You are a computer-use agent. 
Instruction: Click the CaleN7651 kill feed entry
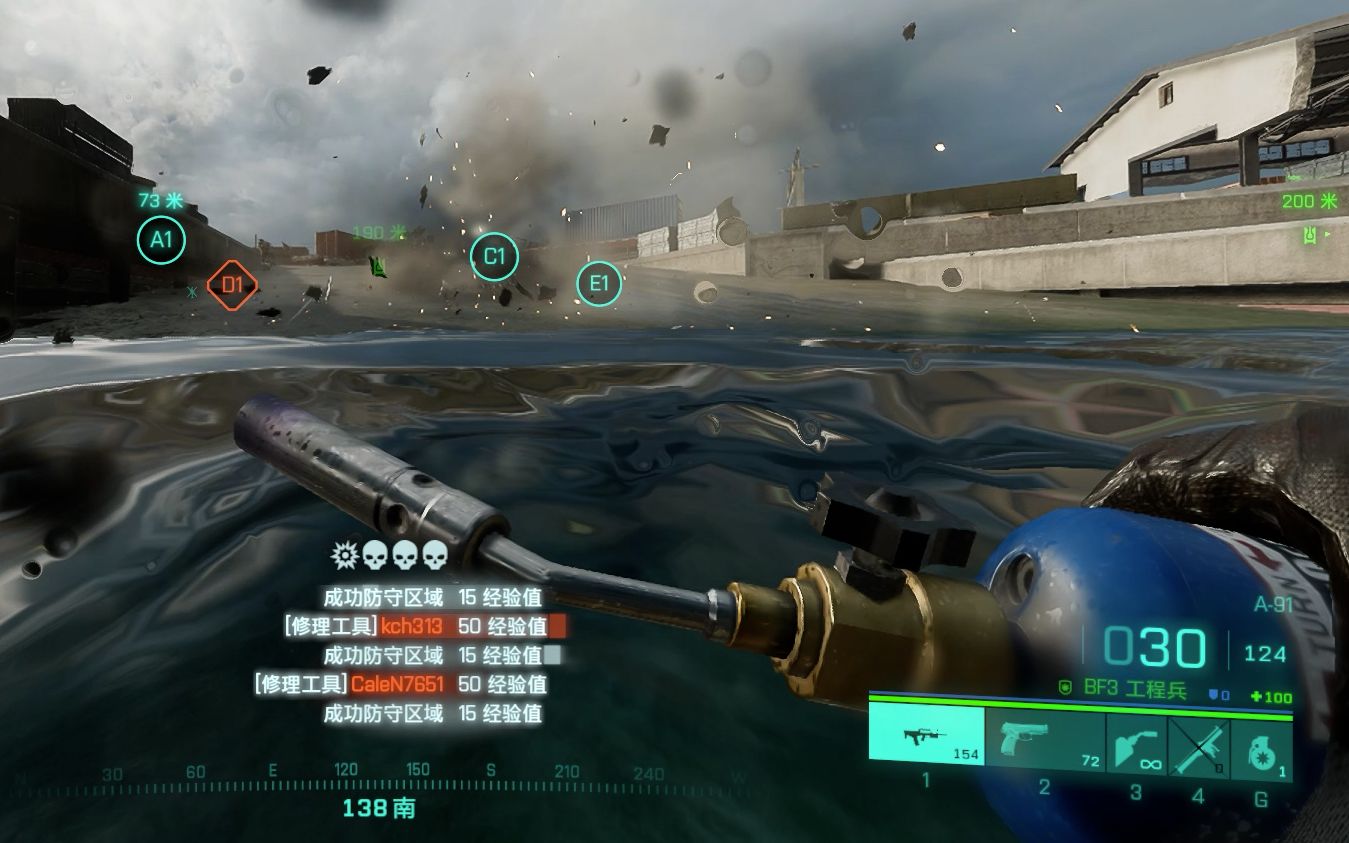[400, 685]
